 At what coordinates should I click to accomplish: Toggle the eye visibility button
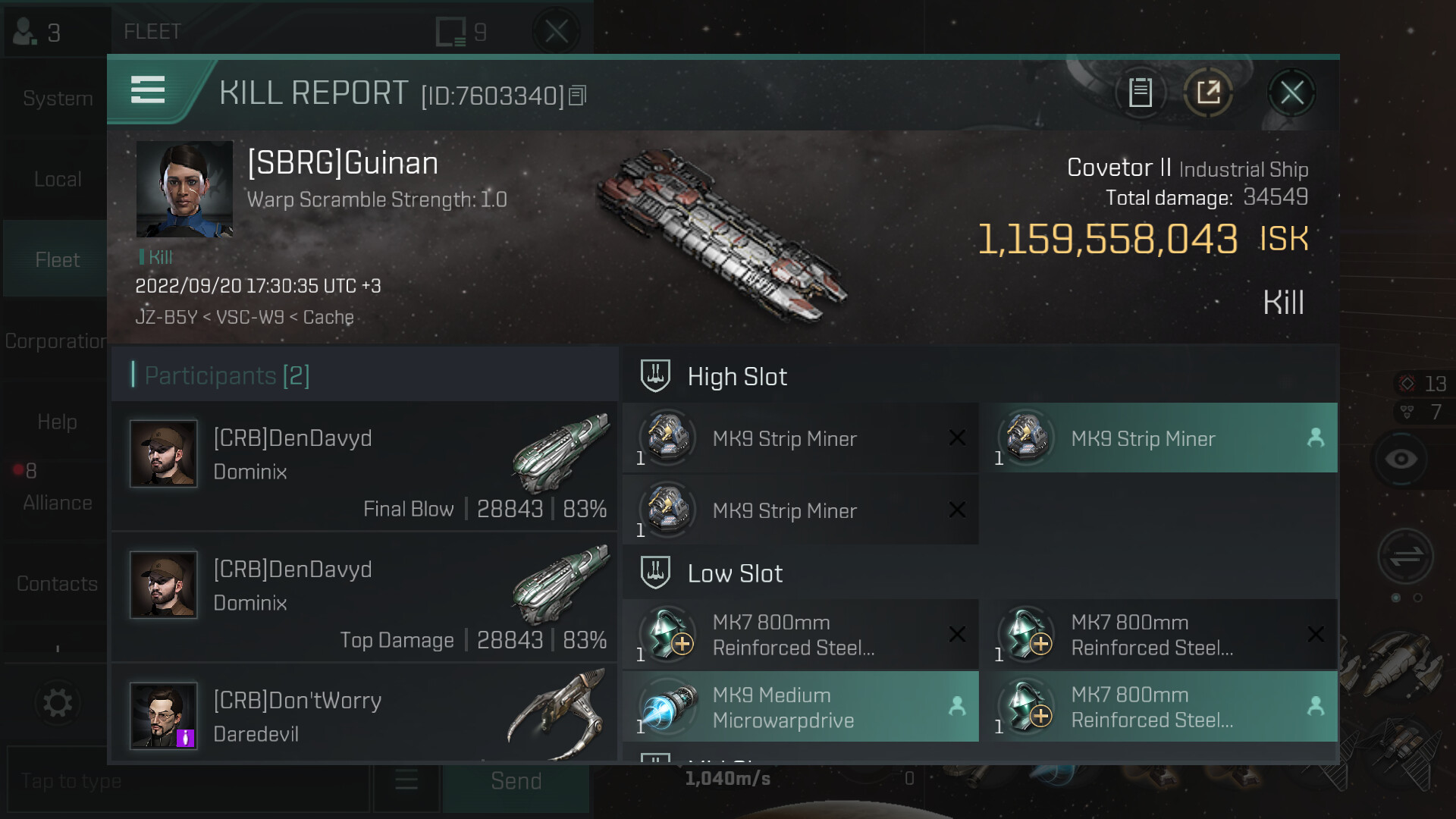(1401, 459)
